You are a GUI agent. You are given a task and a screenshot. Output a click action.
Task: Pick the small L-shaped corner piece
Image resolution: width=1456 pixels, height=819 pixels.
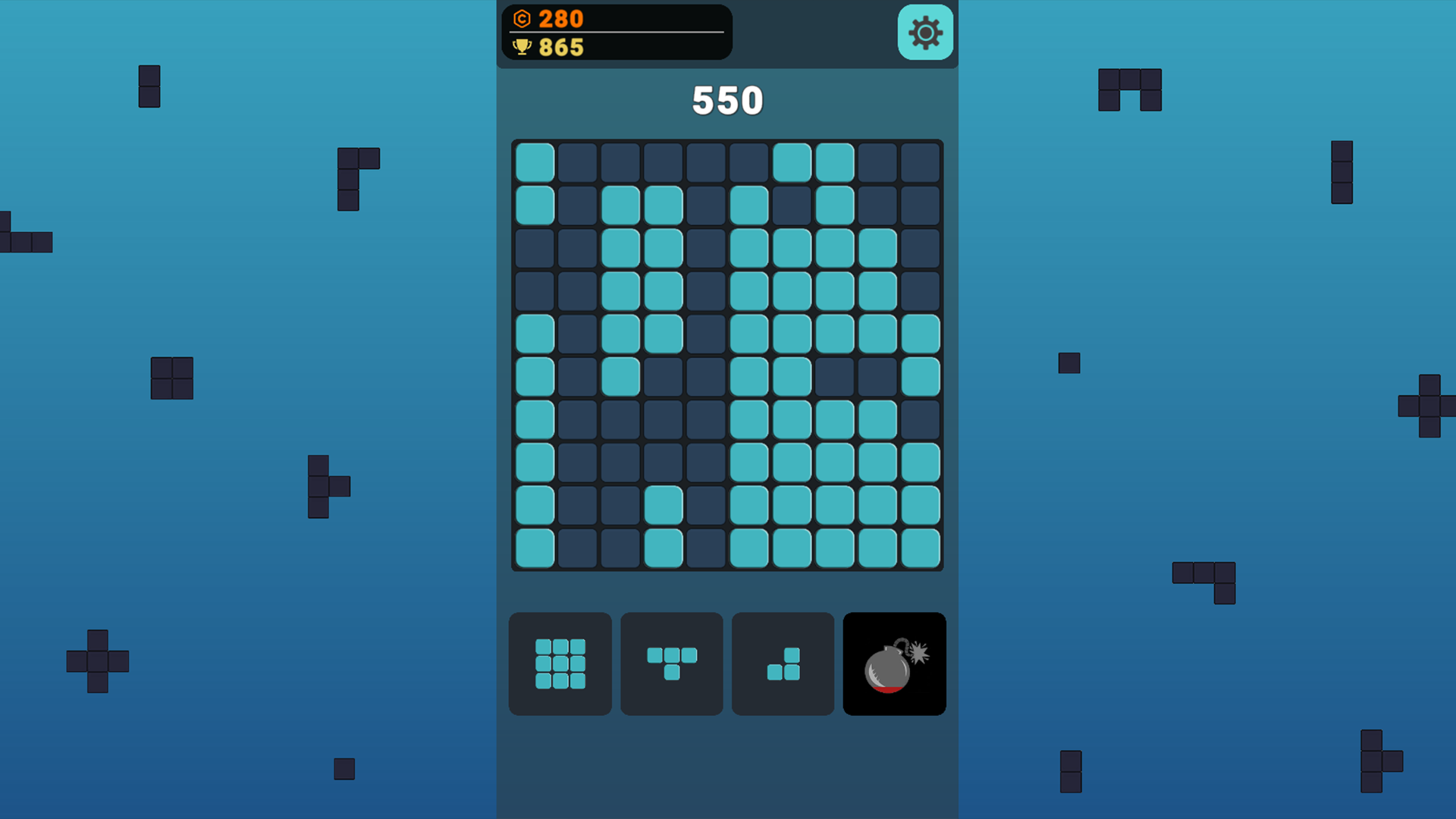[782, 664]
